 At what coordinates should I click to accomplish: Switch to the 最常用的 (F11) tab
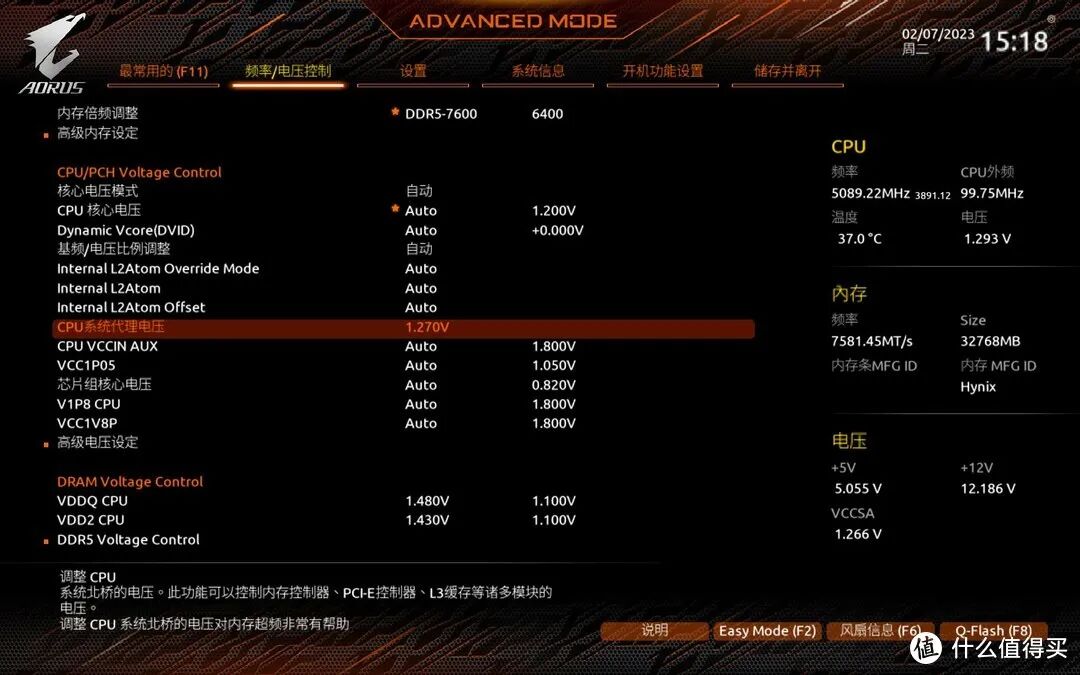pos(163,71)
